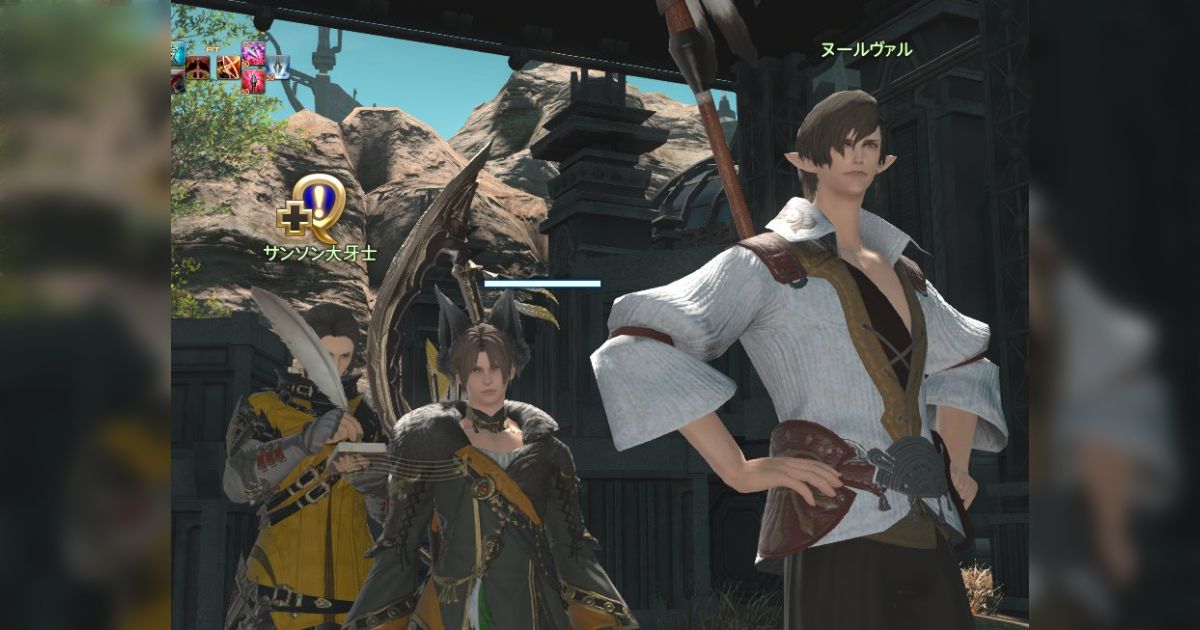Activate the red upright spear ability
Screen dimensions: 1200x630
(x=253, y=81)
